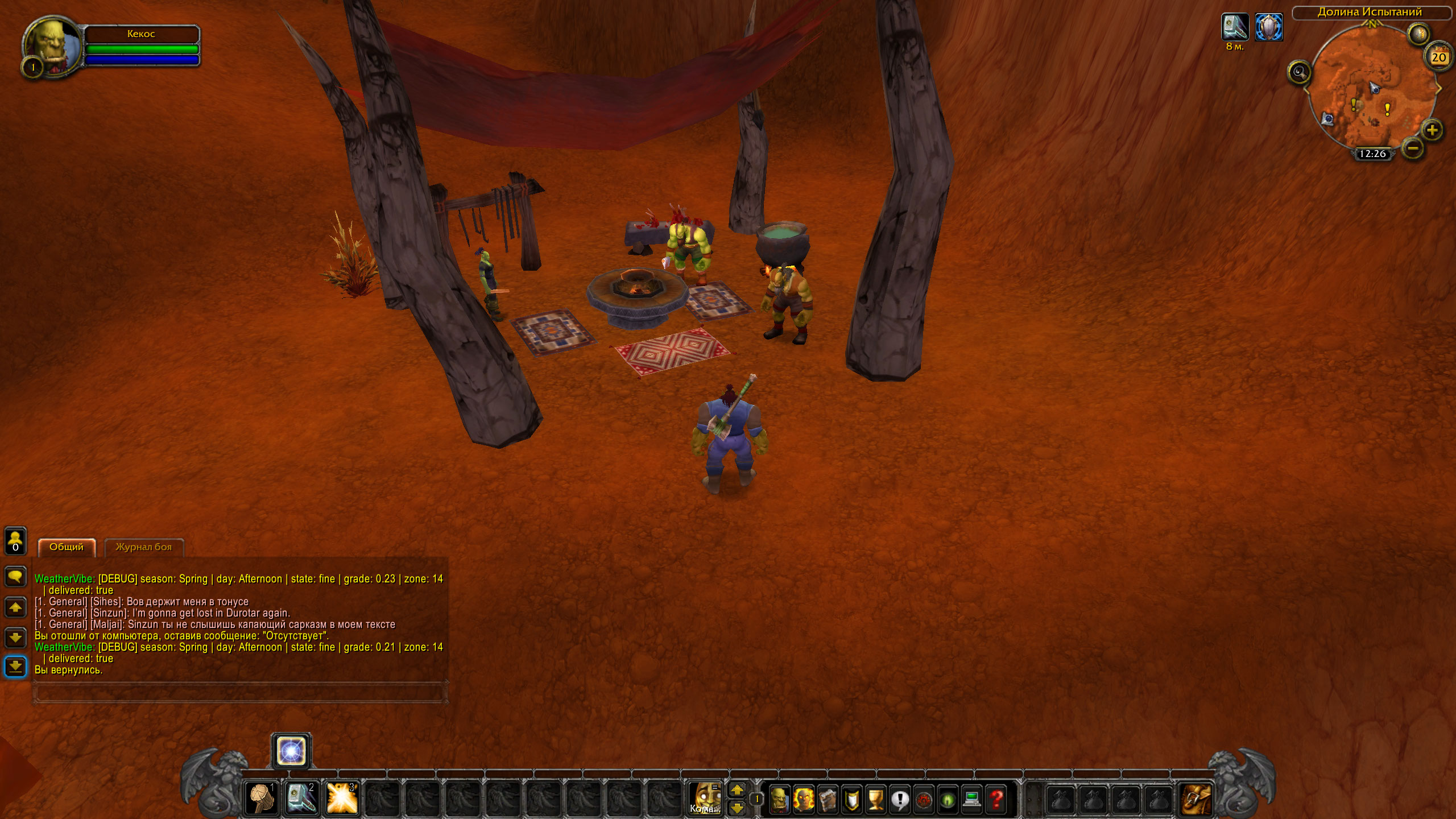The height and width of the screenshot is (819, 1456).
Task: Activate the wooden mallet attack ability
Action: pyautogui.click(x=261, y=799)
